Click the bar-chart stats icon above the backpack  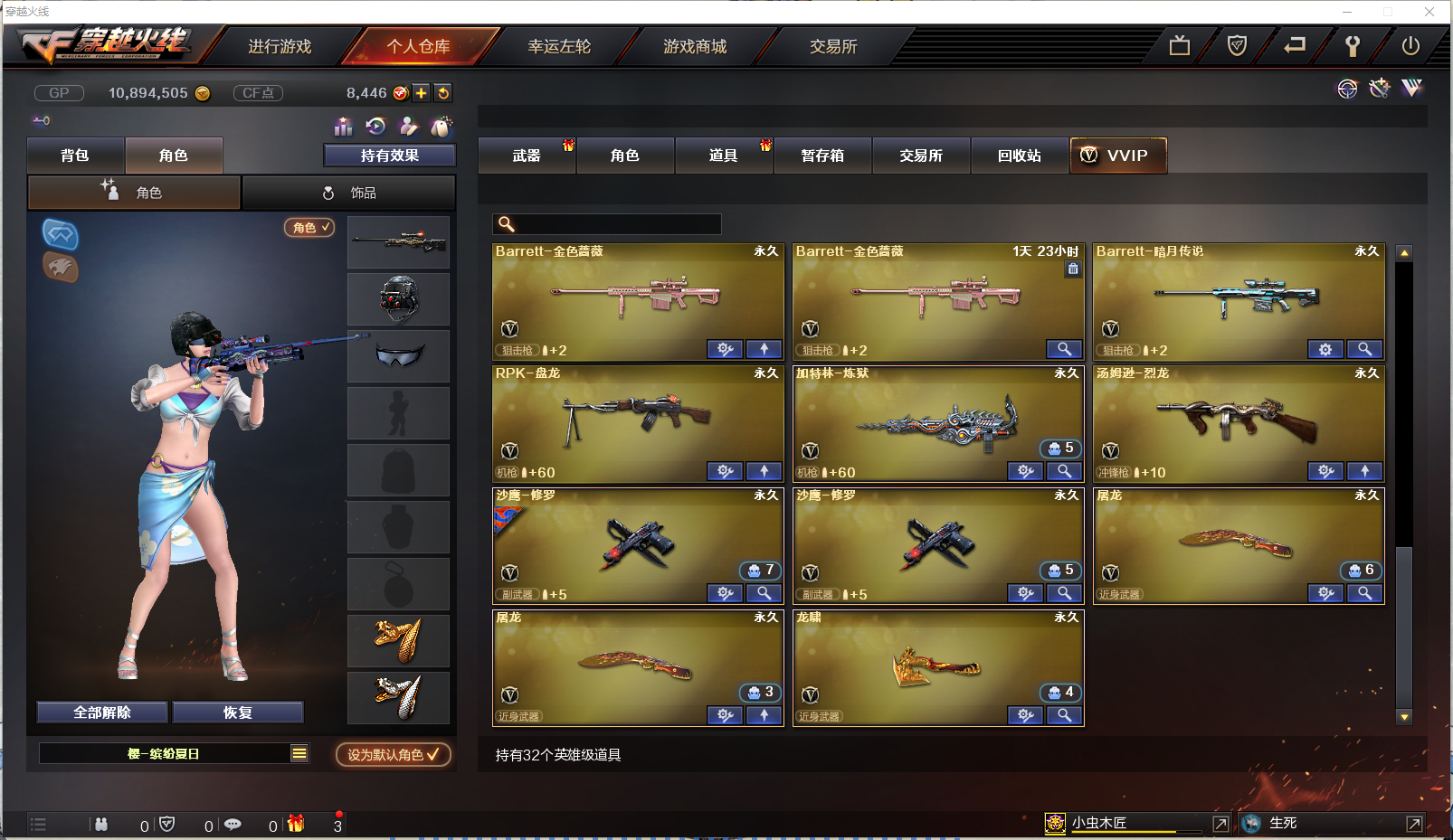344,126
